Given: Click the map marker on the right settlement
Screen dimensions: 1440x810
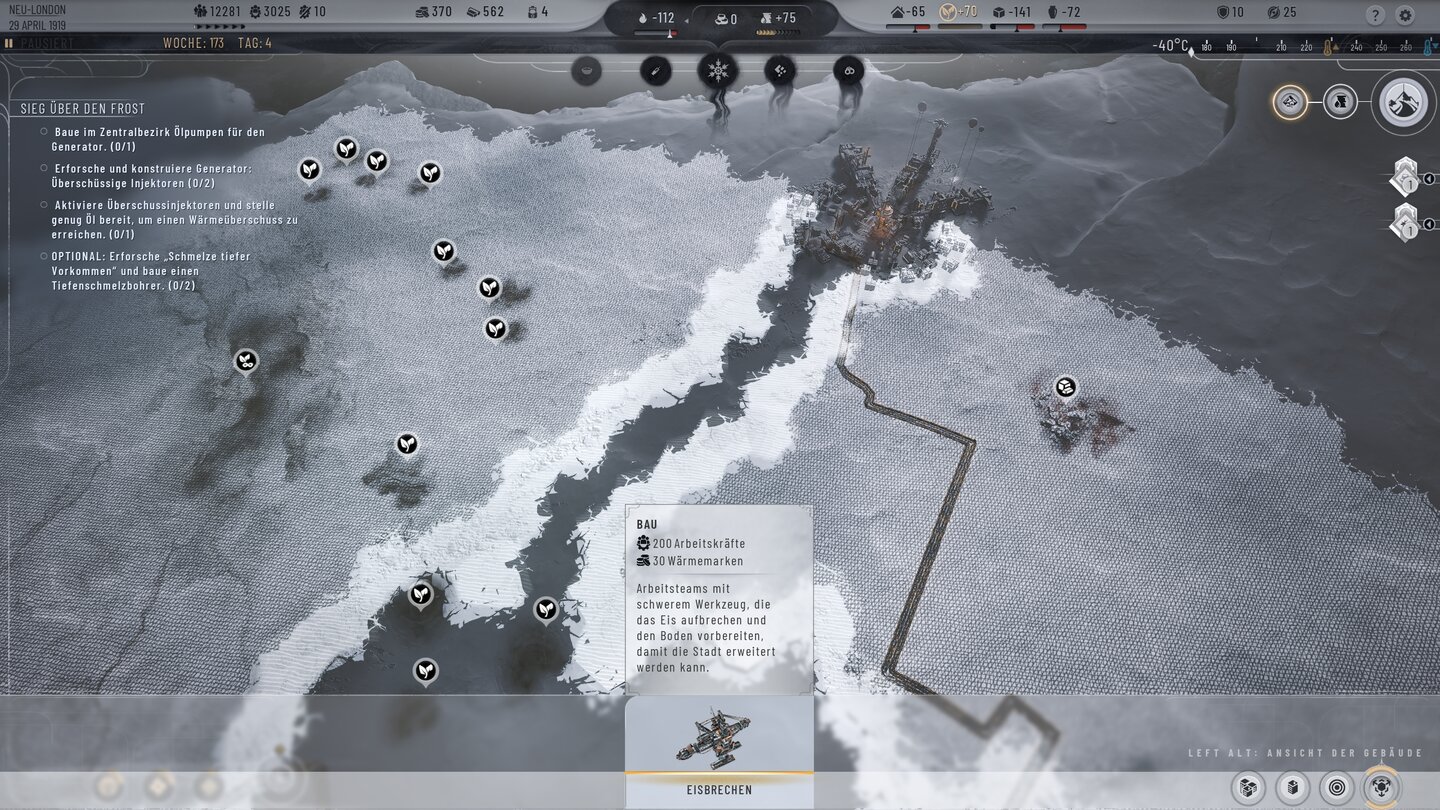Looking at the screenshot, I should coord(1066,386).
